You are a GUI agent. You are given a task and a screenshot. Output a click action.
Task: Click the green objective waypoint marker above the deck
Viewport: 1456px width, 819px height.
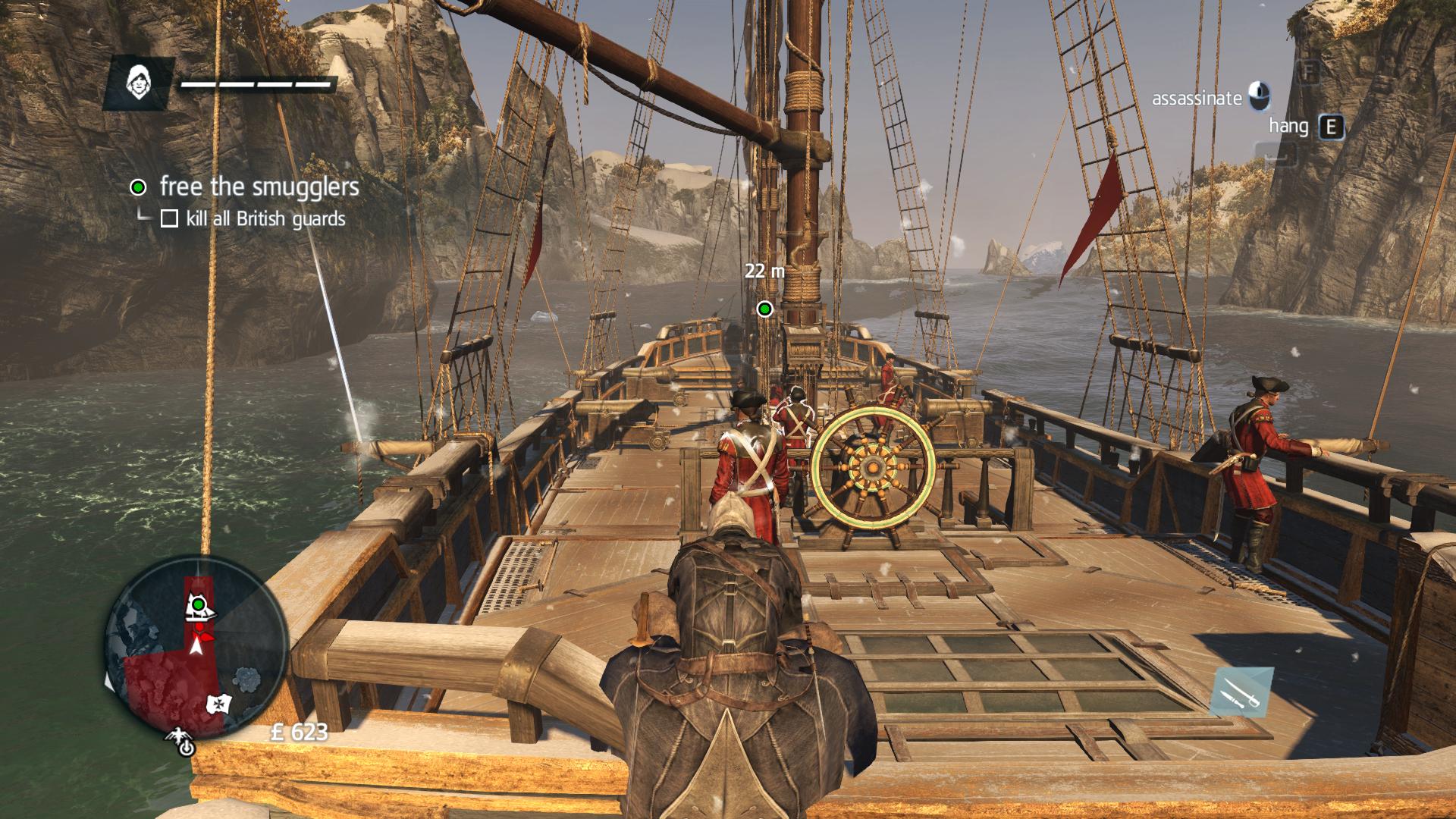[x=764, y=309]
